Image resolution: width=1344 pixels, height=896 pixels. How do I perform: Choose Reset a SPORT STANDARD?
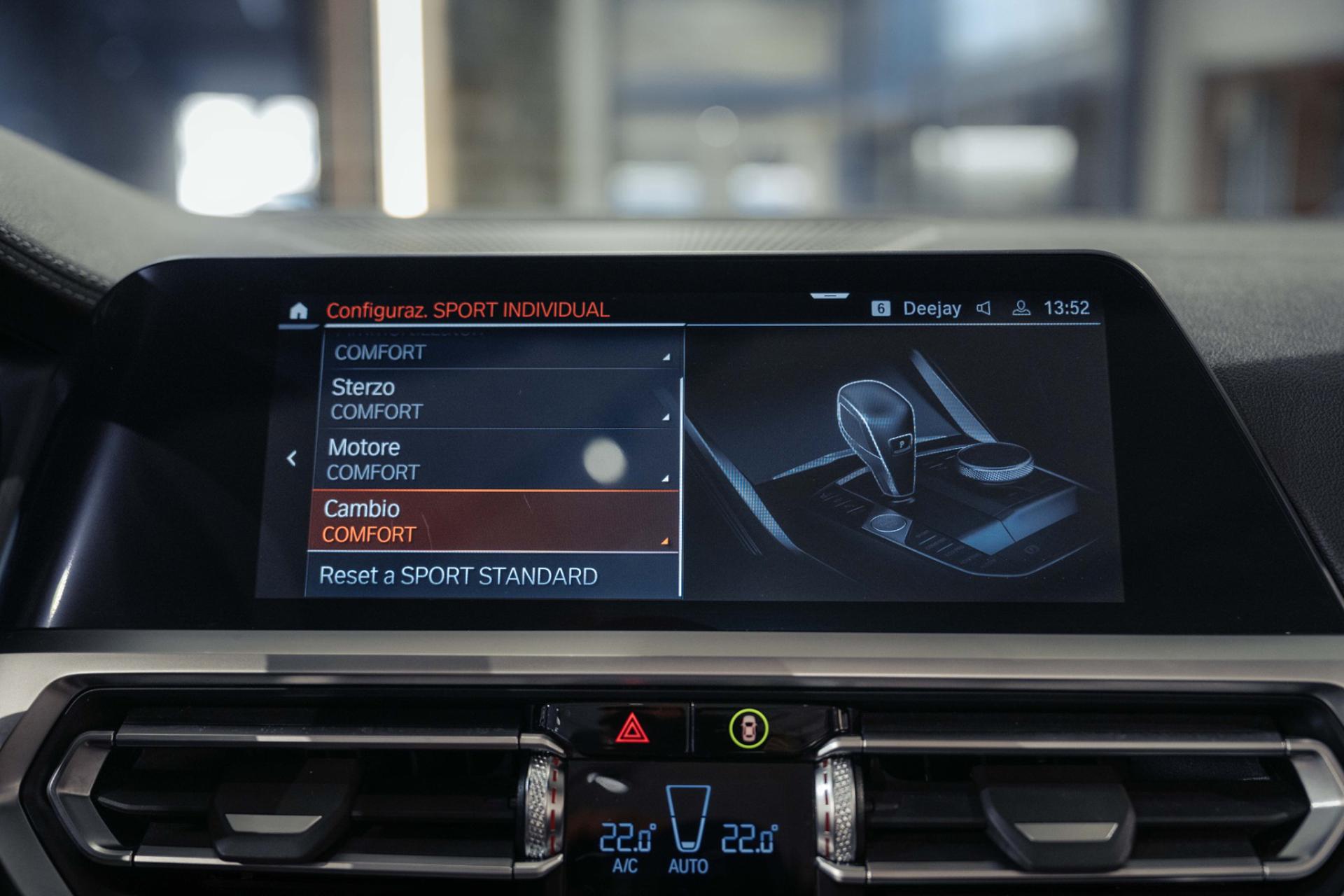tap(491, 576)
